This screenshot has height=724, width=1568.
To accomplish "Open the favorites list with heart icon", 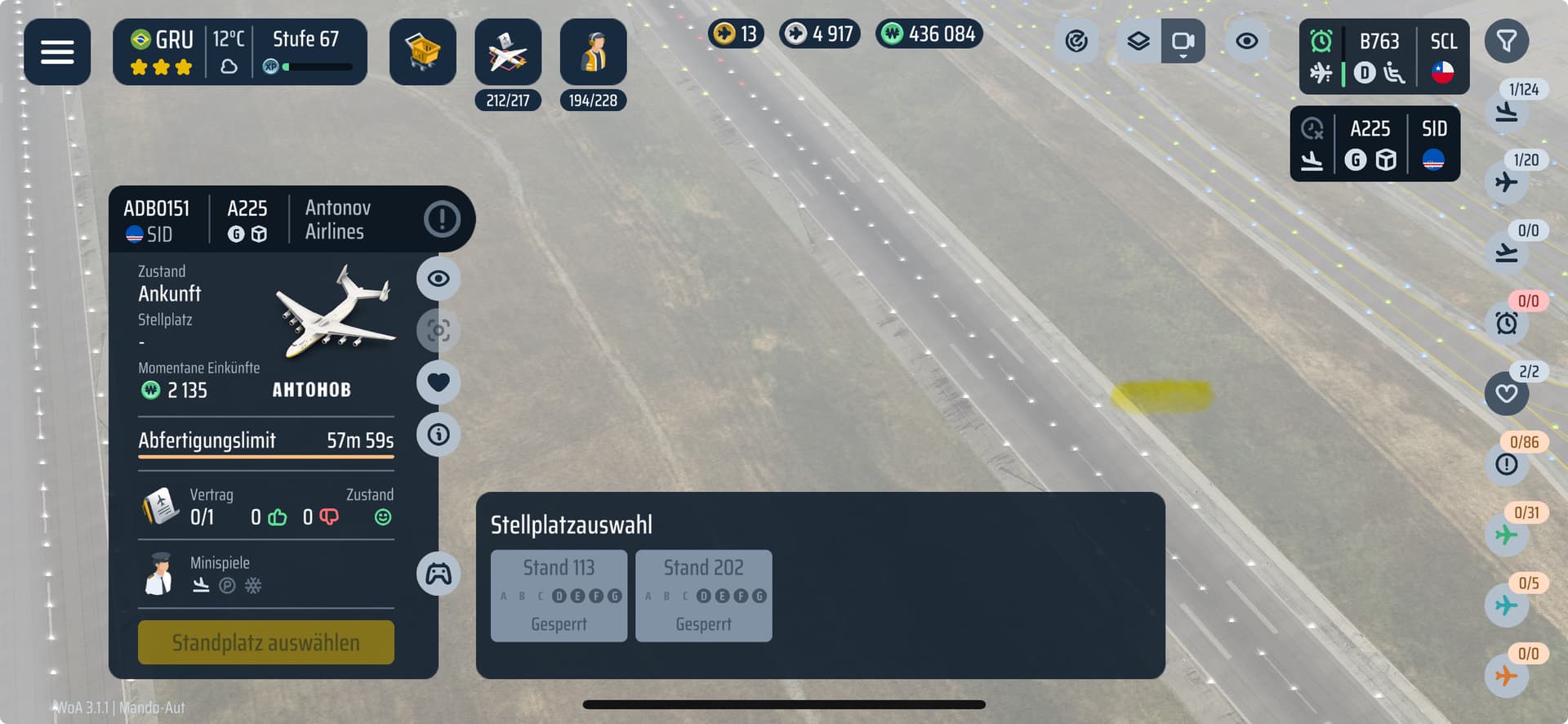I will click(1507, 394).
